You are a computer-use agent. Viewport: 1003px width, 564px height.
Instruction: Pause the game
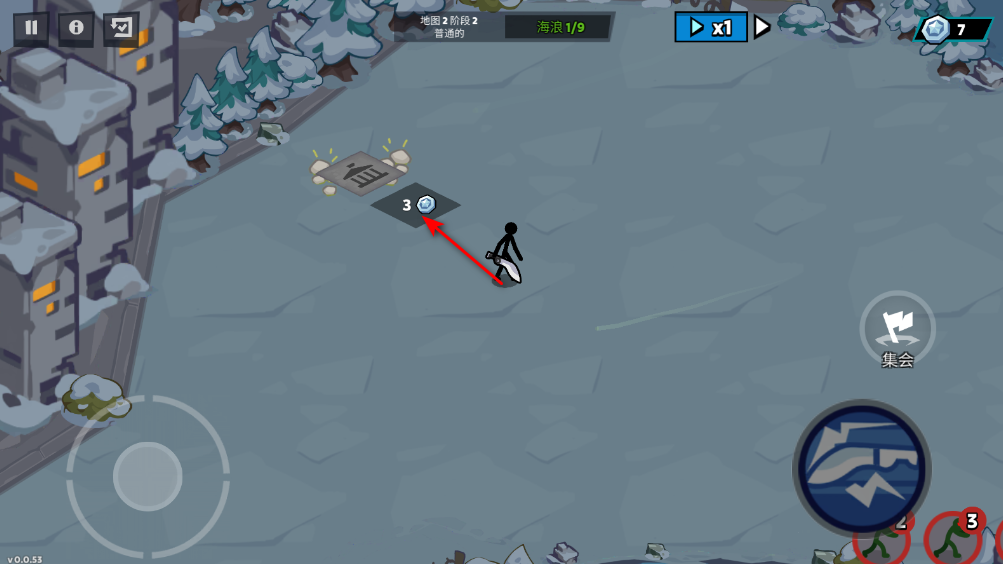[31, 28]
